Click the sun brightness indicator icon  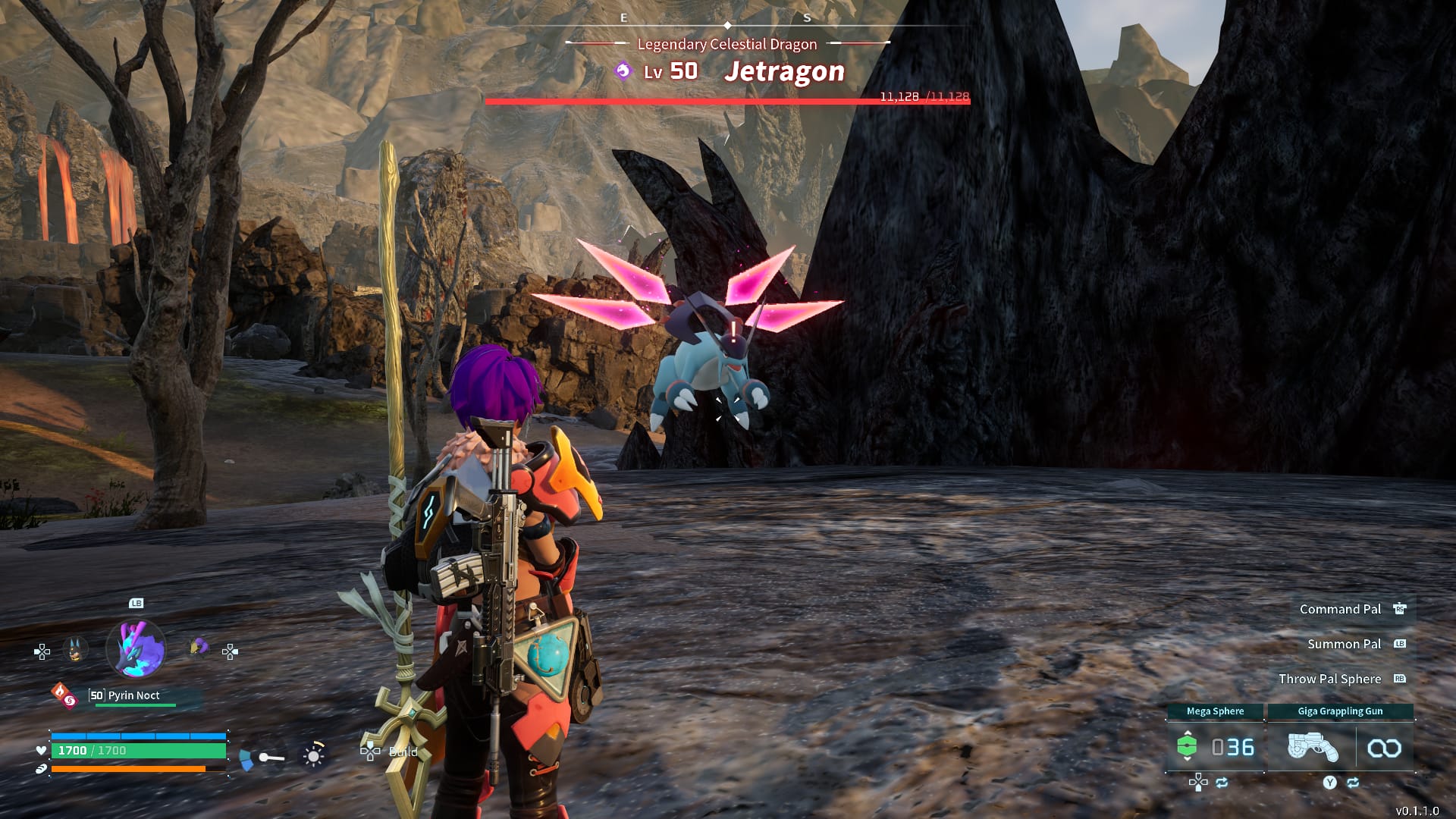(312, 757)
